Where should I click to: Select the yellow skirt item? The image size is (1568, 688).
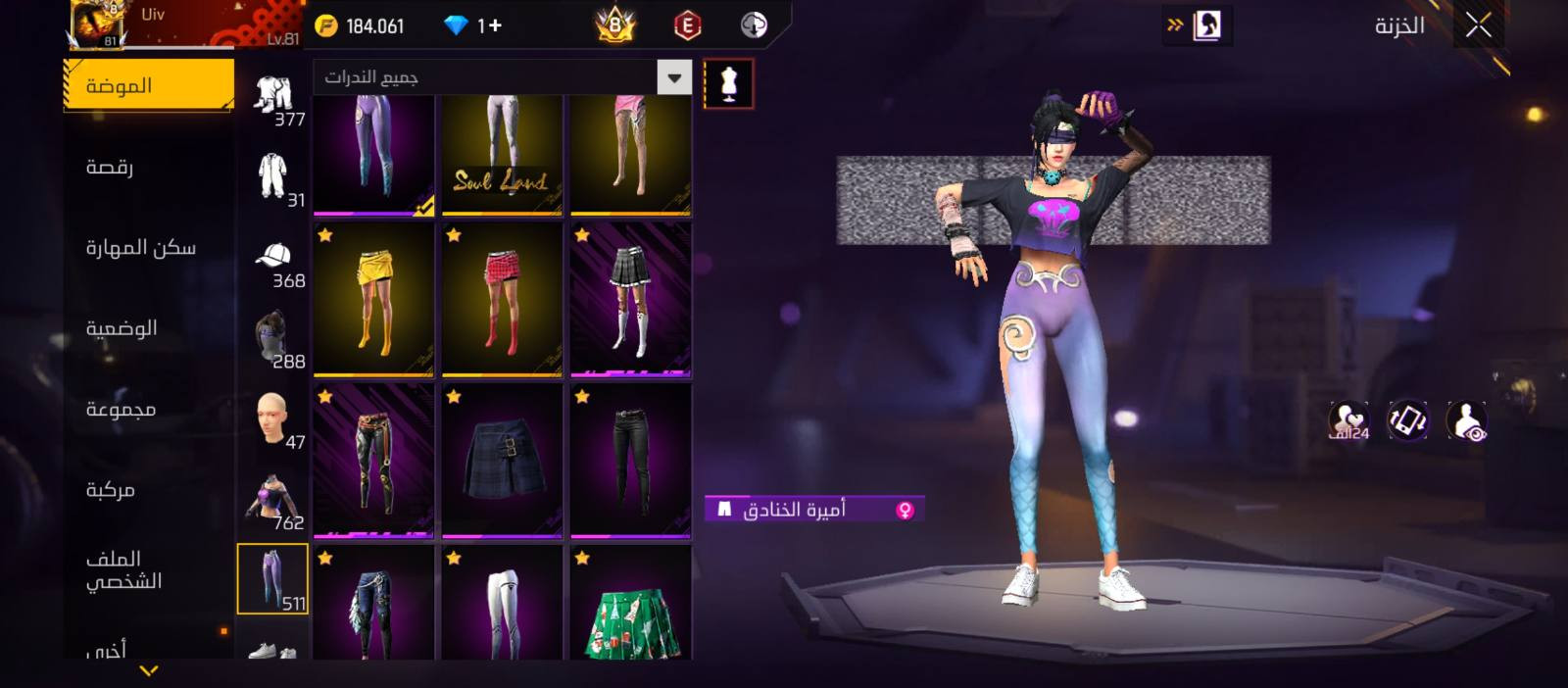click(373, 300)
